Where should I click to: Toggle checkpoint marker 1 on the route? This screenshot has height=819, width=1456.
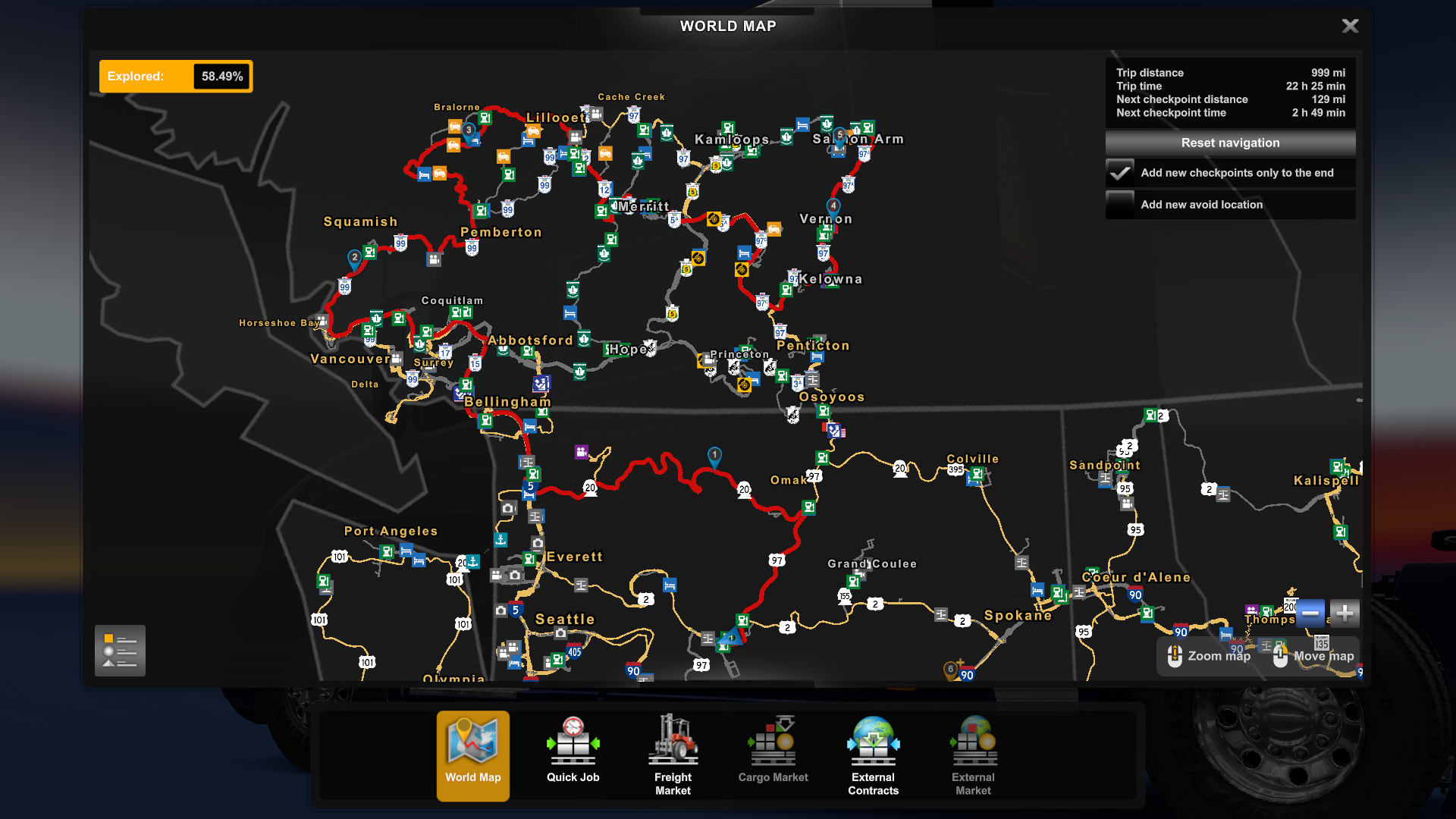(714, 454)
